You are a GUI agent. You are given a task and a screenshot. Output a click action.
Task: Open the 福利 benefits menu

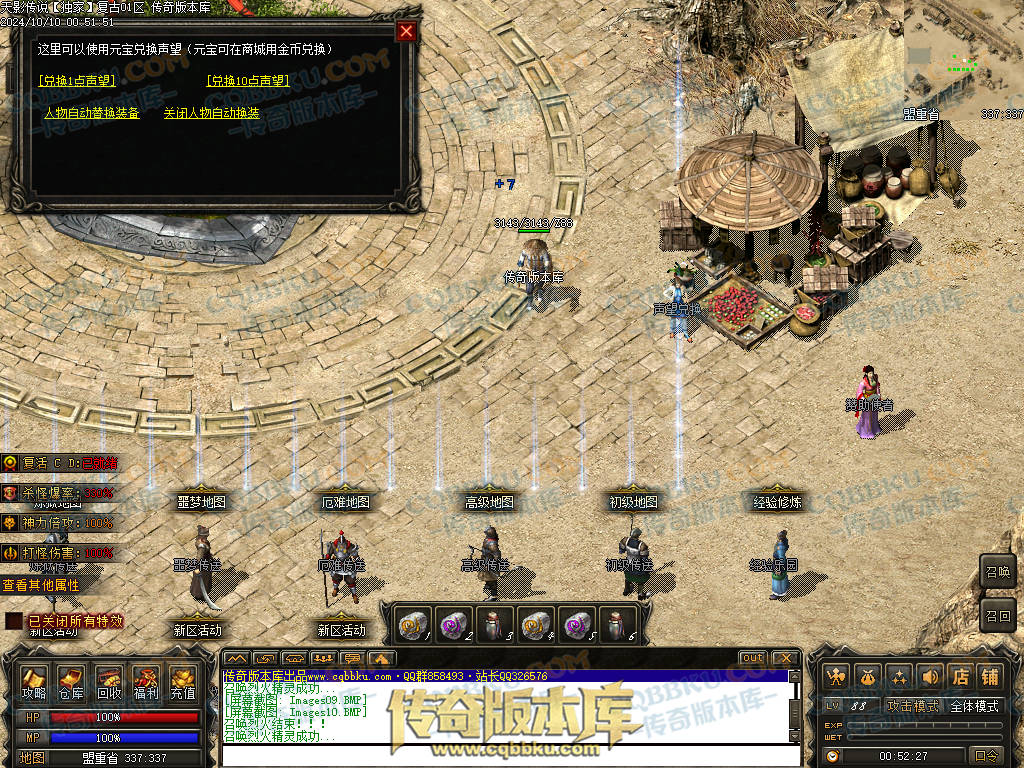pos(146,682)
